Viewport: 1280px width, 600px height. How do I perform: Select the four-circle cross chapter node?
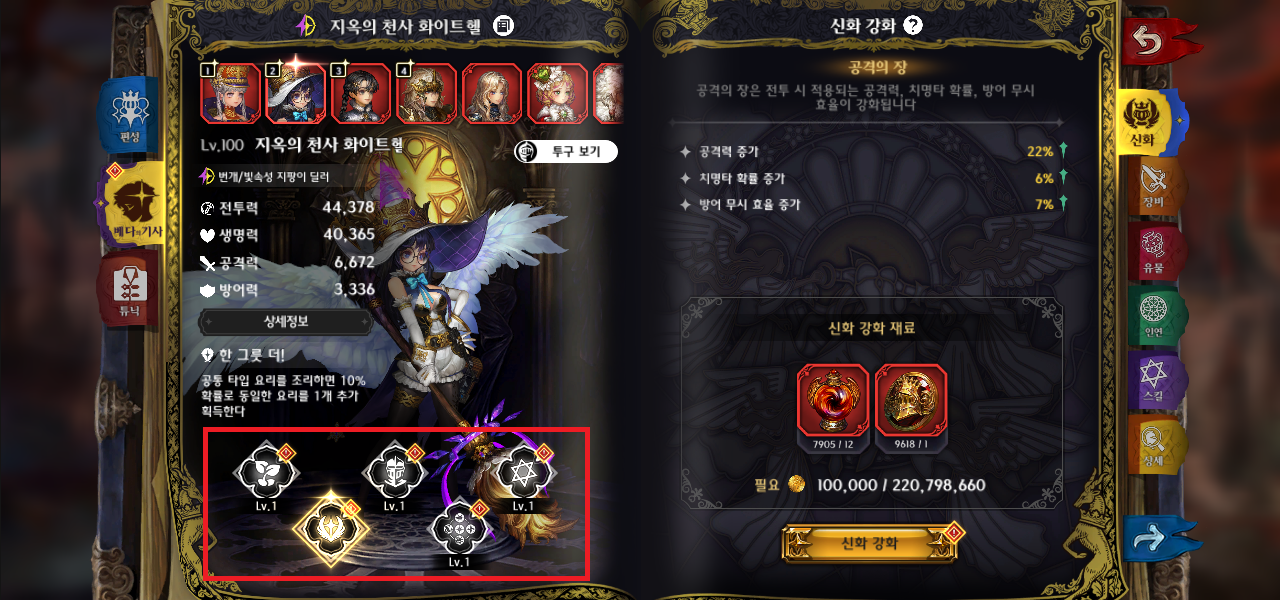457,526
